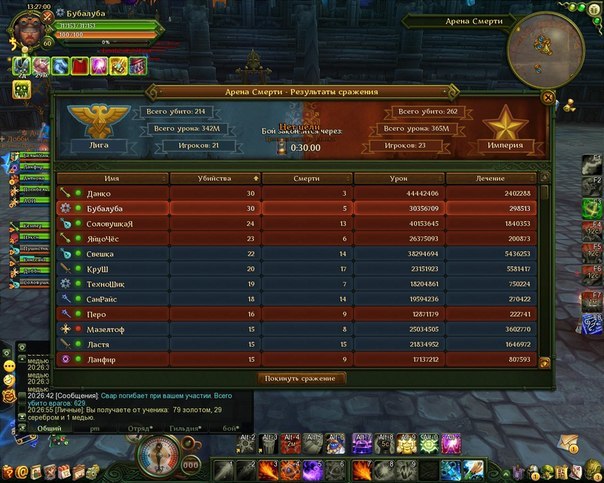The image size is (604, 483).
Task: Switch to the Общий chat tab
Action: point(49,427)
